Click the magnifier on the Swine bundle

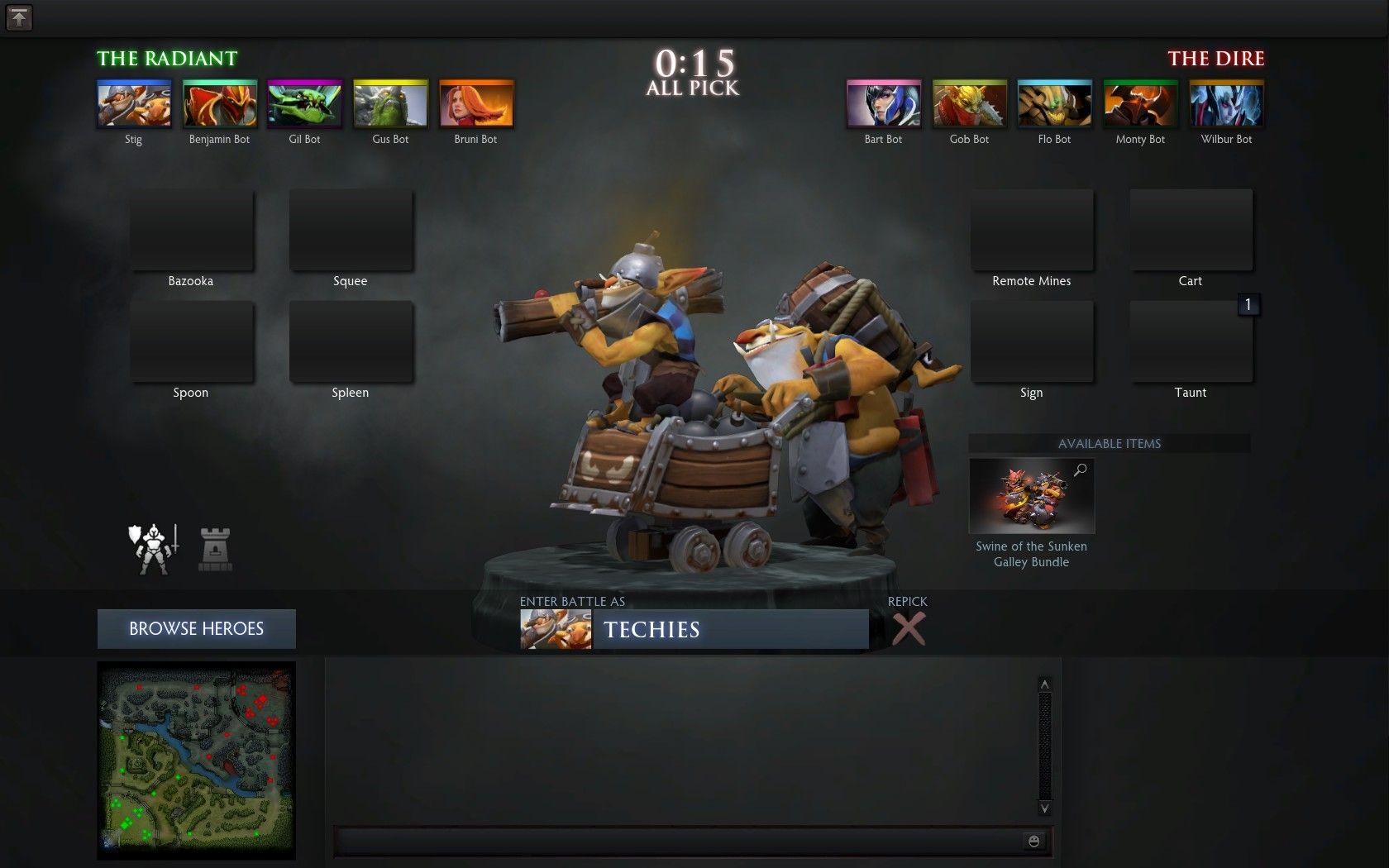click(1081, 469)
